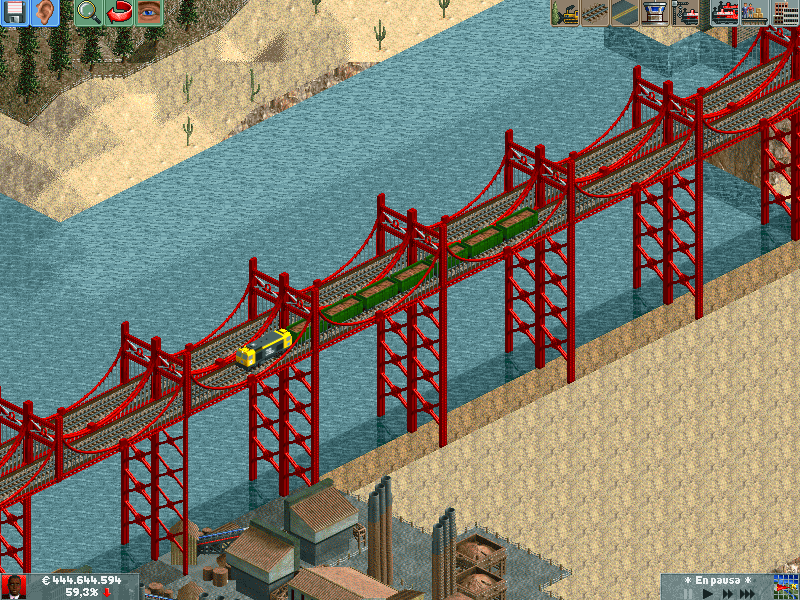Open the towns and industries list
Image resolution: width=800 pixels, height=600 pixels.
785,13
